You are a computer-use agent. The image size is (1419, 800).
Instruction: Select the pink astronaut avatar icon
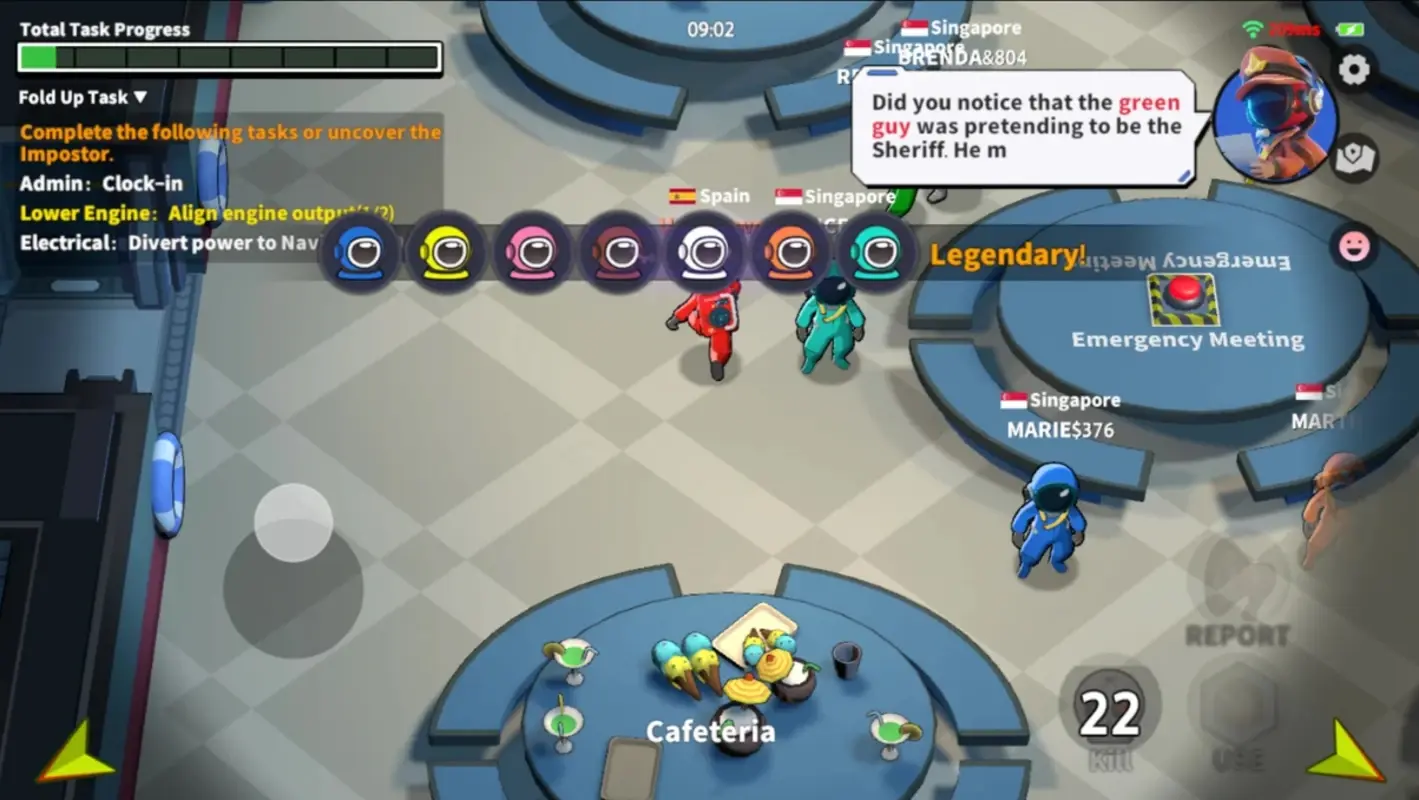pos(532,252)
